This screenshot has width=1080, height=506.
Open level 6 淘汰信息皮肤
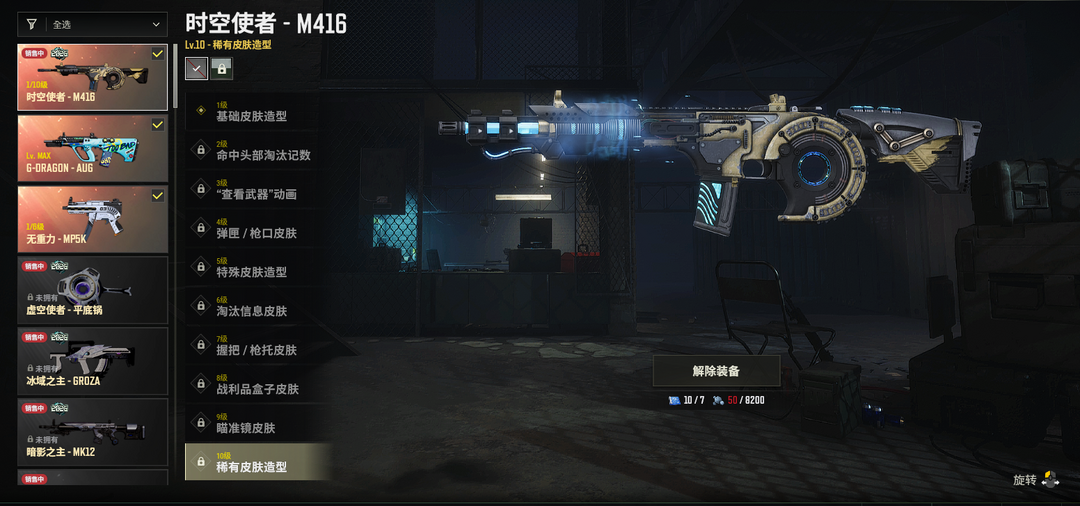coord(256,306)
